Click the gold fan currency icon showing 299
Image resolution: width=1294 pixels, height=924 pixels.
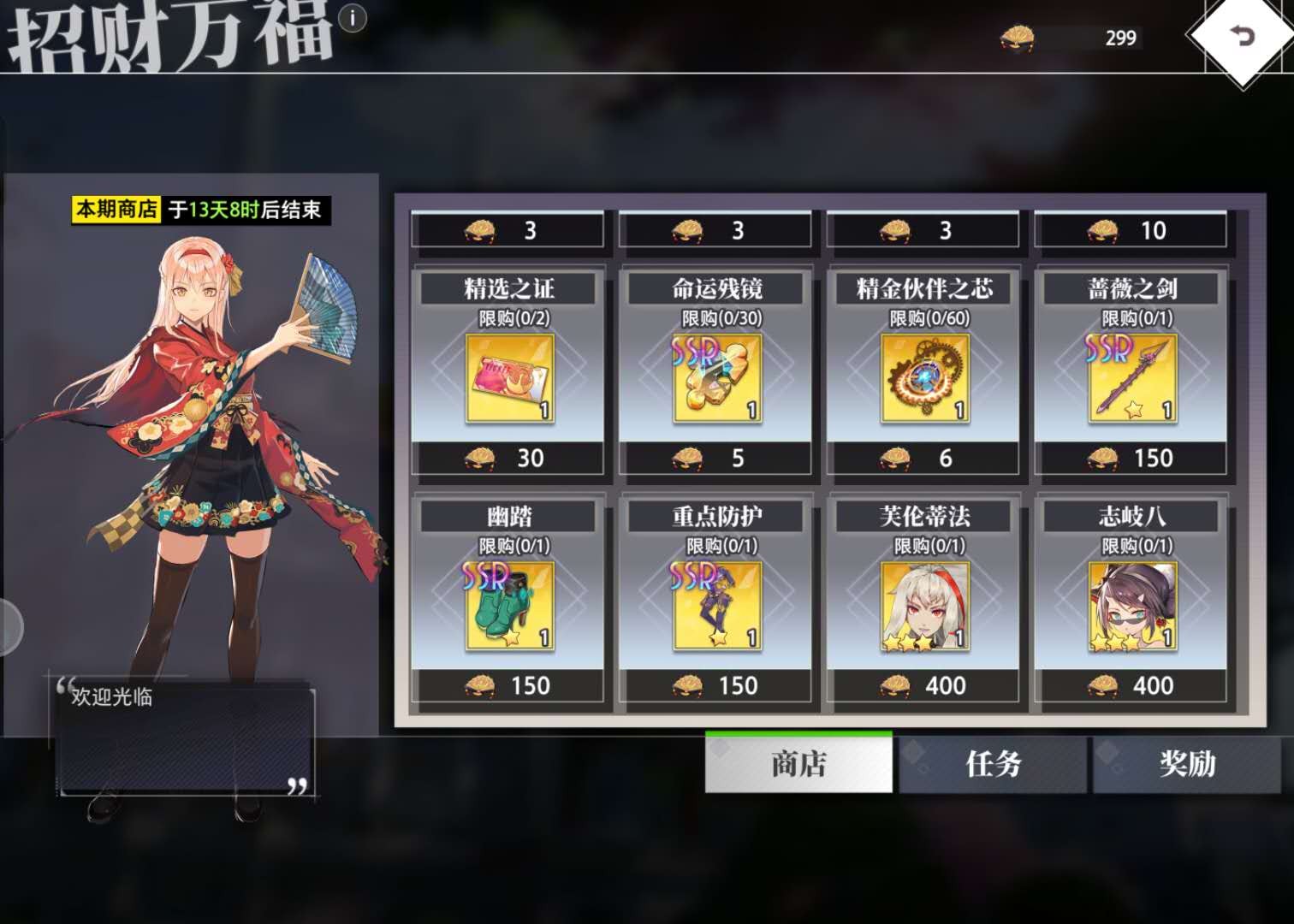tap(1018, 38)
